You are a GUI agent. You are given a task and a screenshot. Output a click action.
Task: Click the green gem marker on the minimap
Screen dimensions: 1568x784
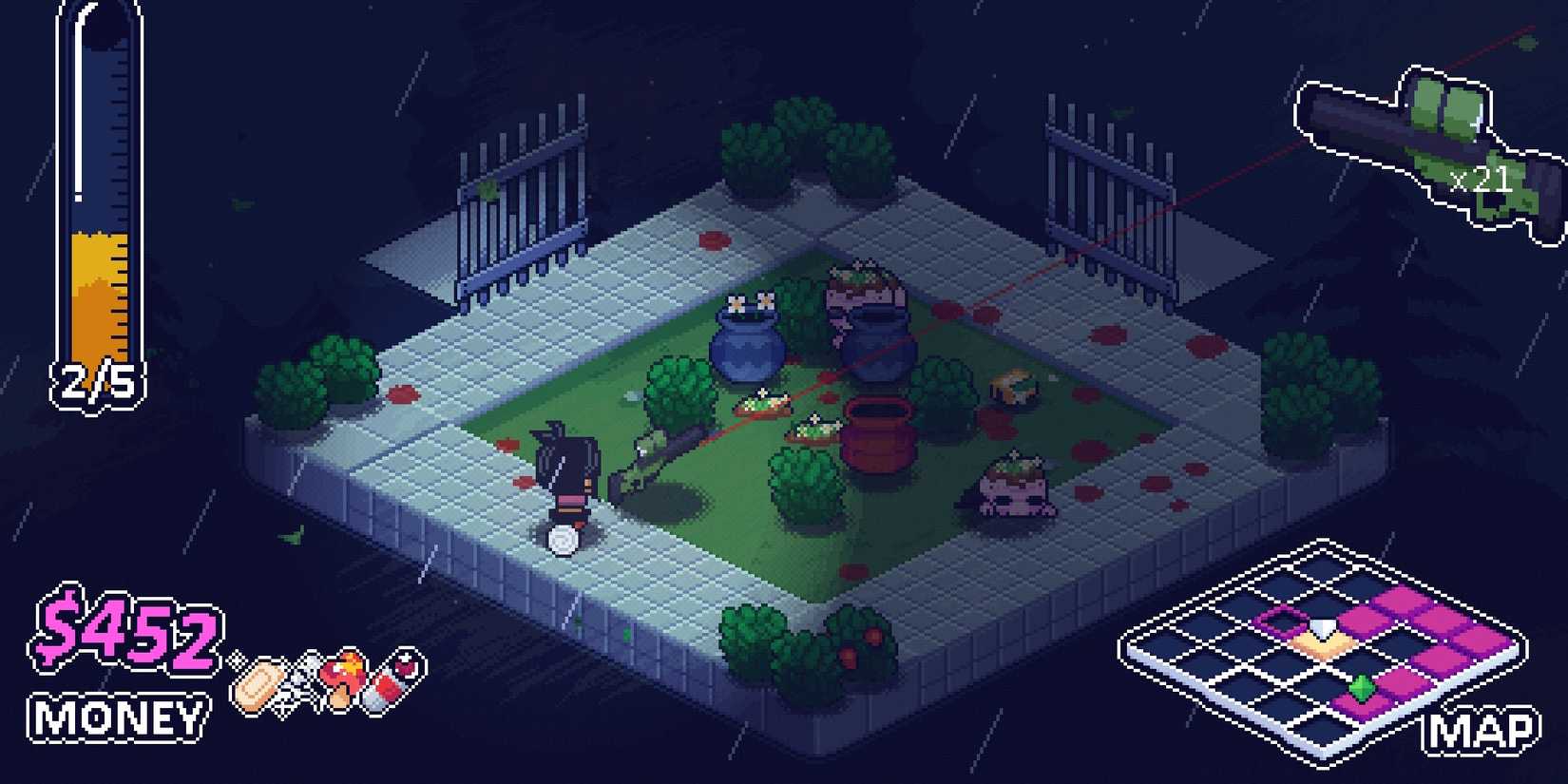pos(1362,686)
